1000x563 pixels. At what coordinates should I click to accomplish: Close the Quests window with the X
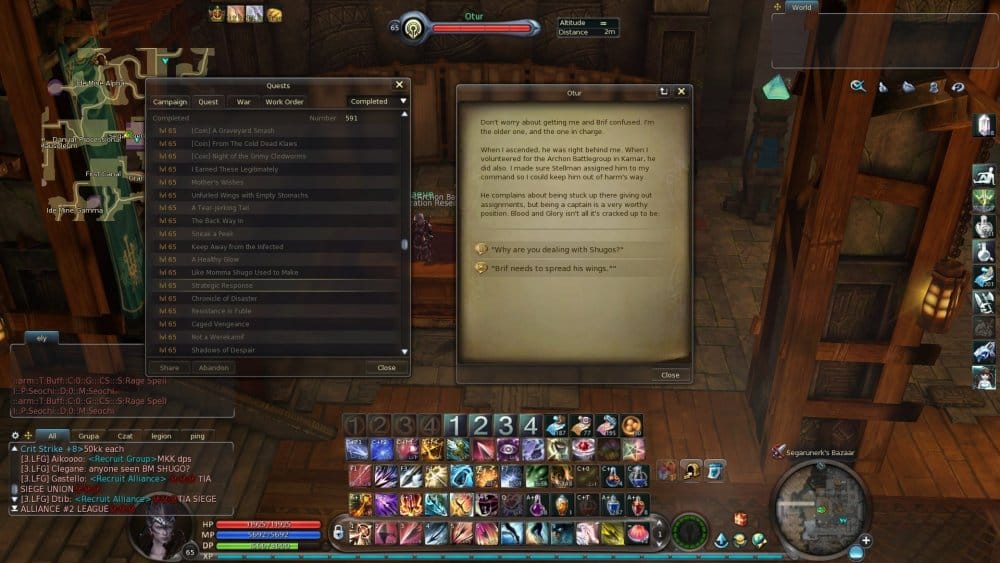pos(399,86)
